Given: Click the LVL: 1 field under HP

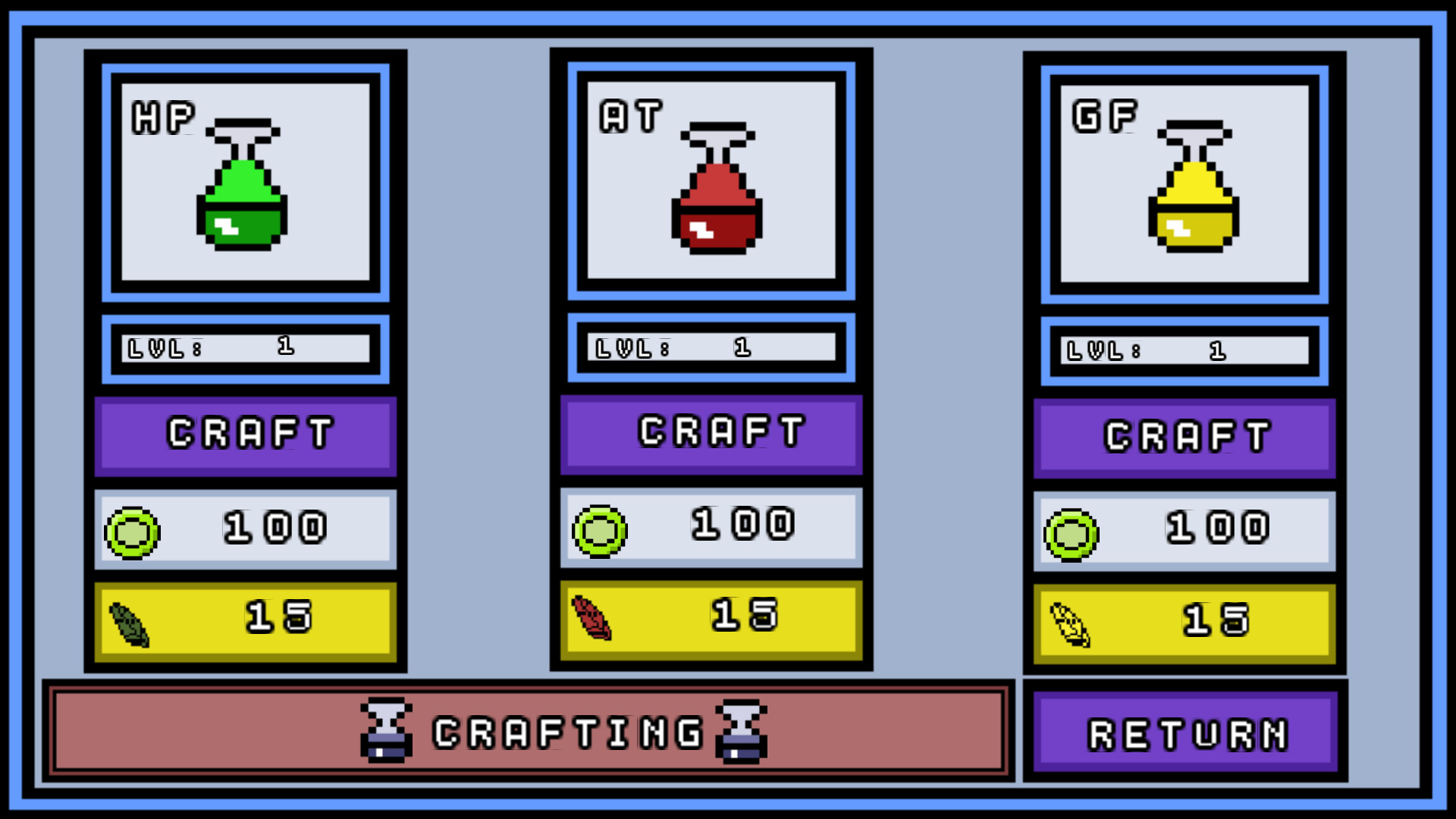Looking at the screenshot, I should pyautogui.click(x=244, y=348).
